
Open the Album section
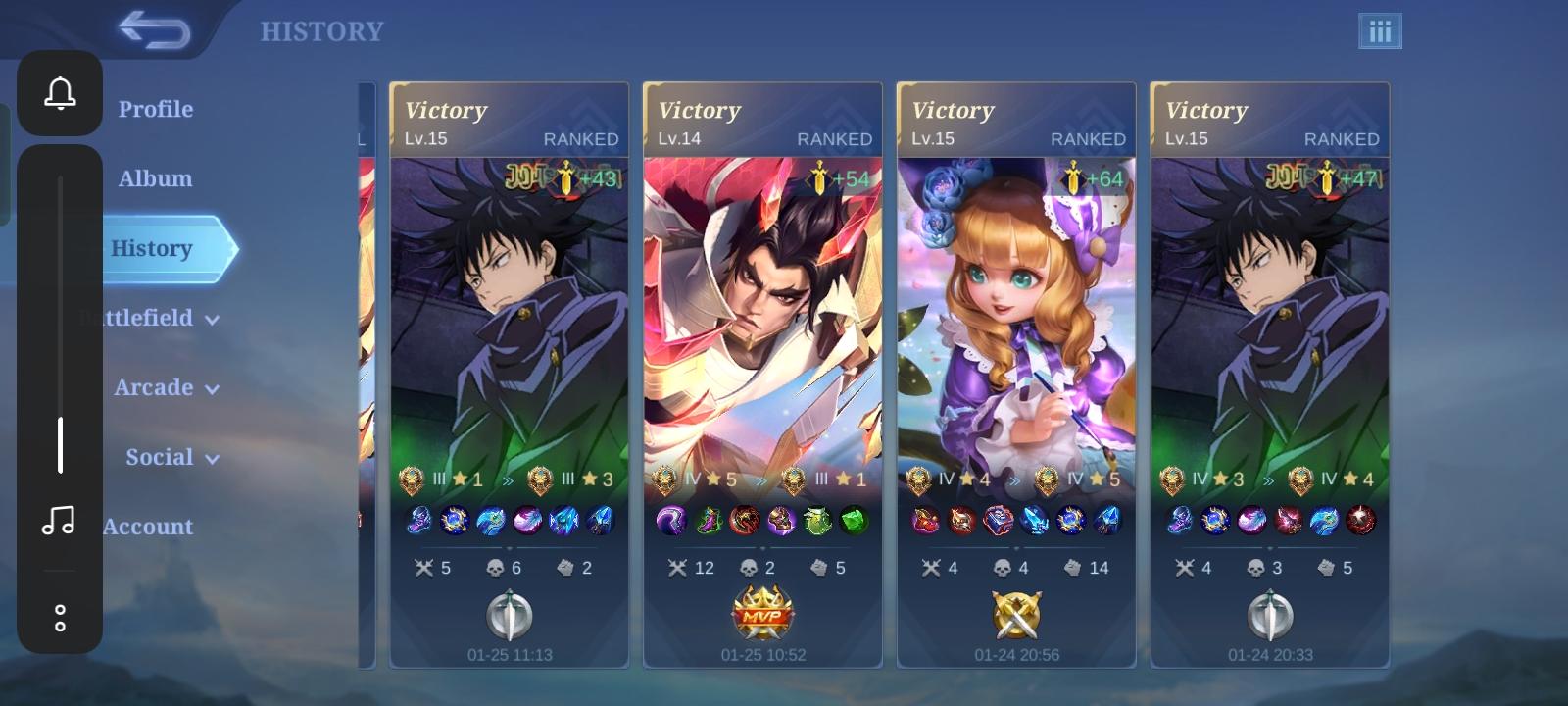pos(155,178)
